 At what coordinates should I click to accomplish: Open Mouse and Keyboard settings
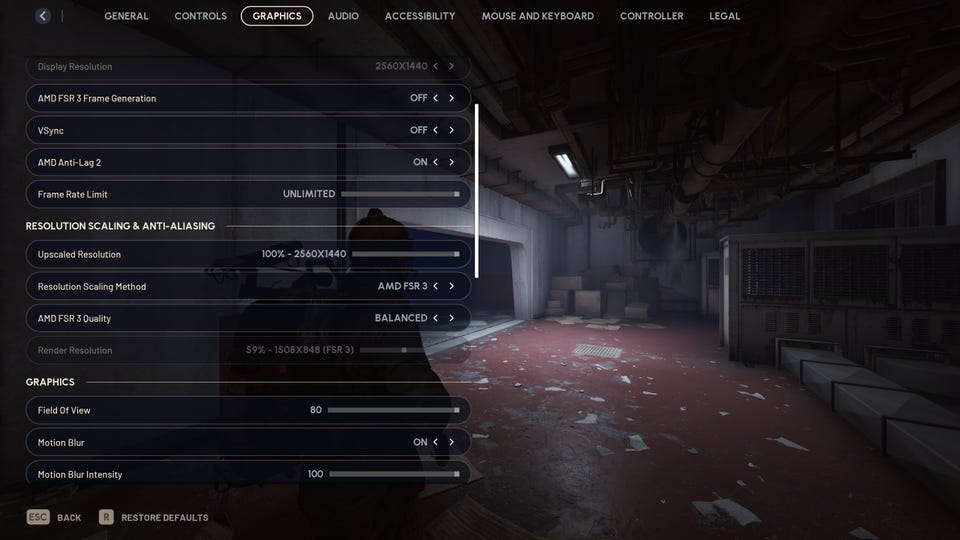pos(537,16)
